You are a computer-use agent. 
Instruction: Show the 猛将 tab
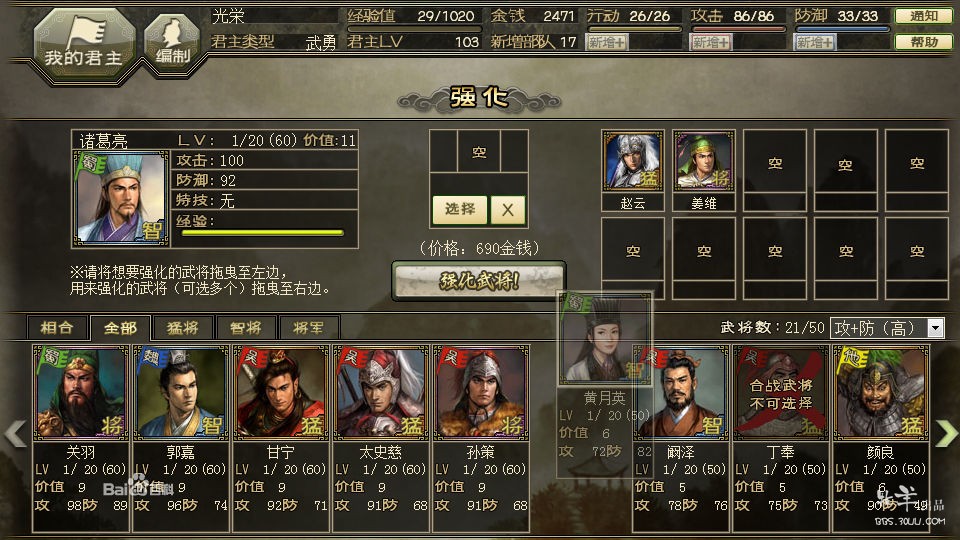coord(183,327)
